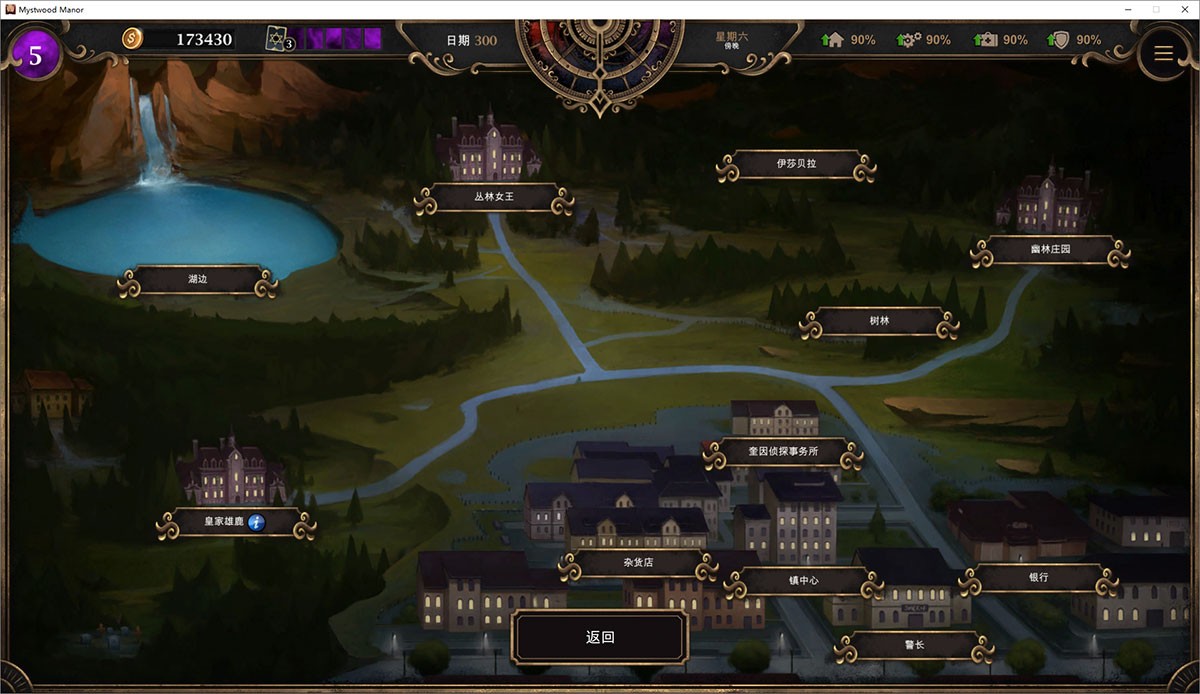The image size is (1200, 694).
Task: Go to 镇中心
Action: [803, 580]
